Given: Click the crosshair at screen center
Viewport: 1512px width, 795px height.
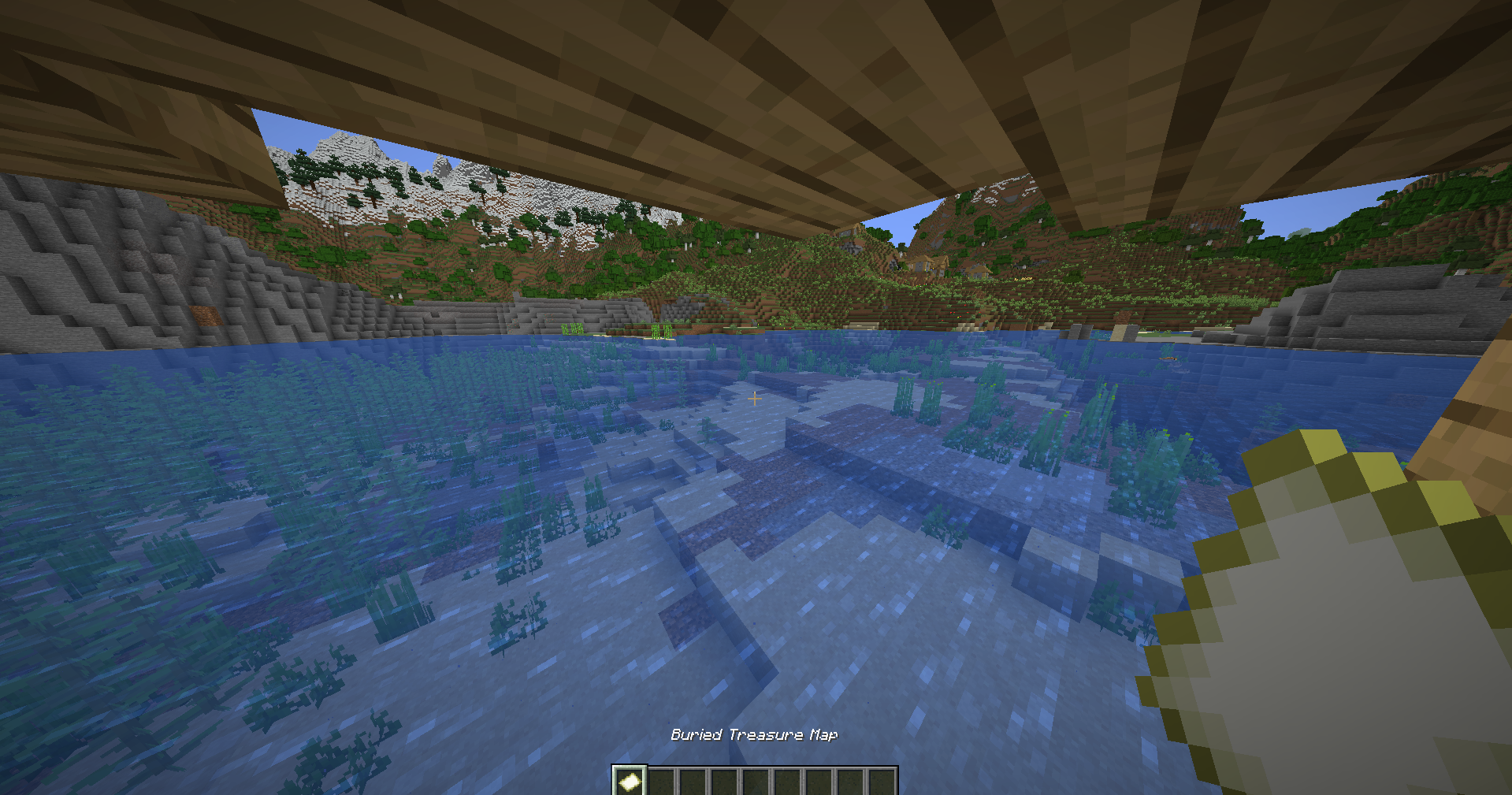Looking at the screenshot, I should (x=754, y=399).
